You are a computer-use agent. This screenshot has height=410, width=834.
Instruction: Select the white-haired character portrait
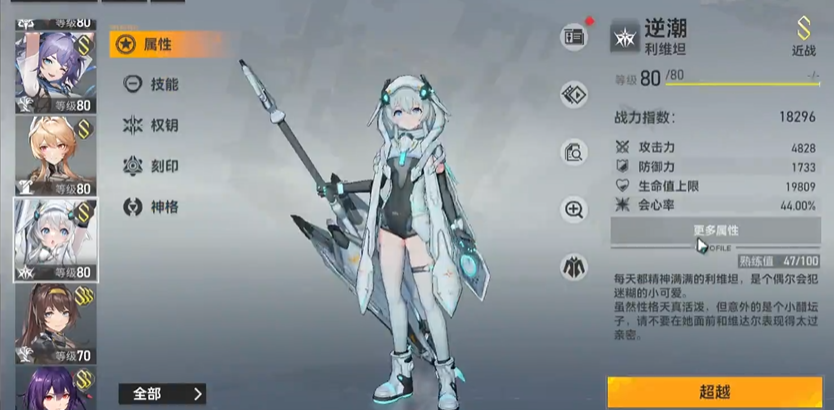tap(54, 240)
